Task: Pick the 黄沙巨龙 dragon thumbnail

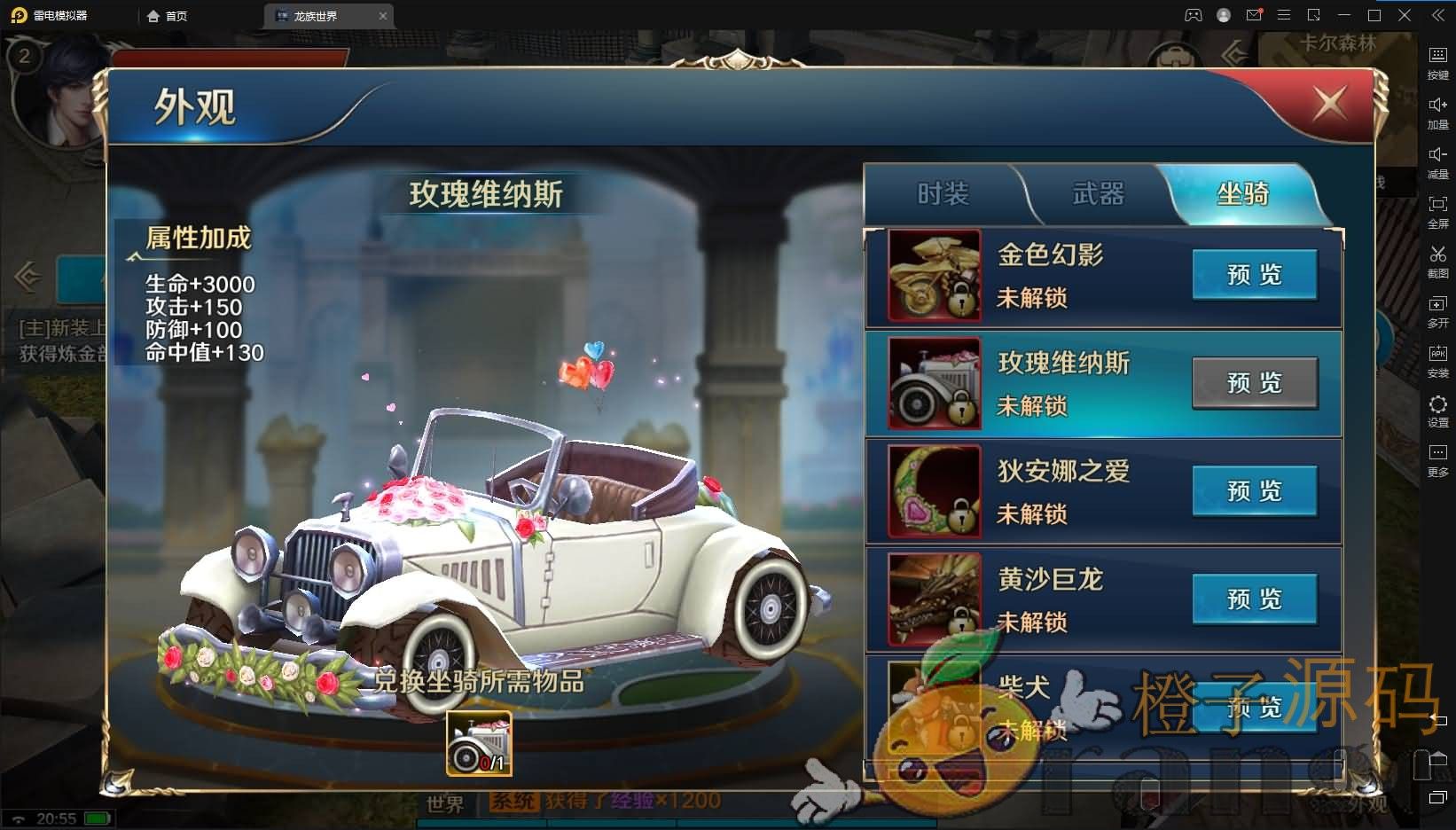Action: point(935,599)
